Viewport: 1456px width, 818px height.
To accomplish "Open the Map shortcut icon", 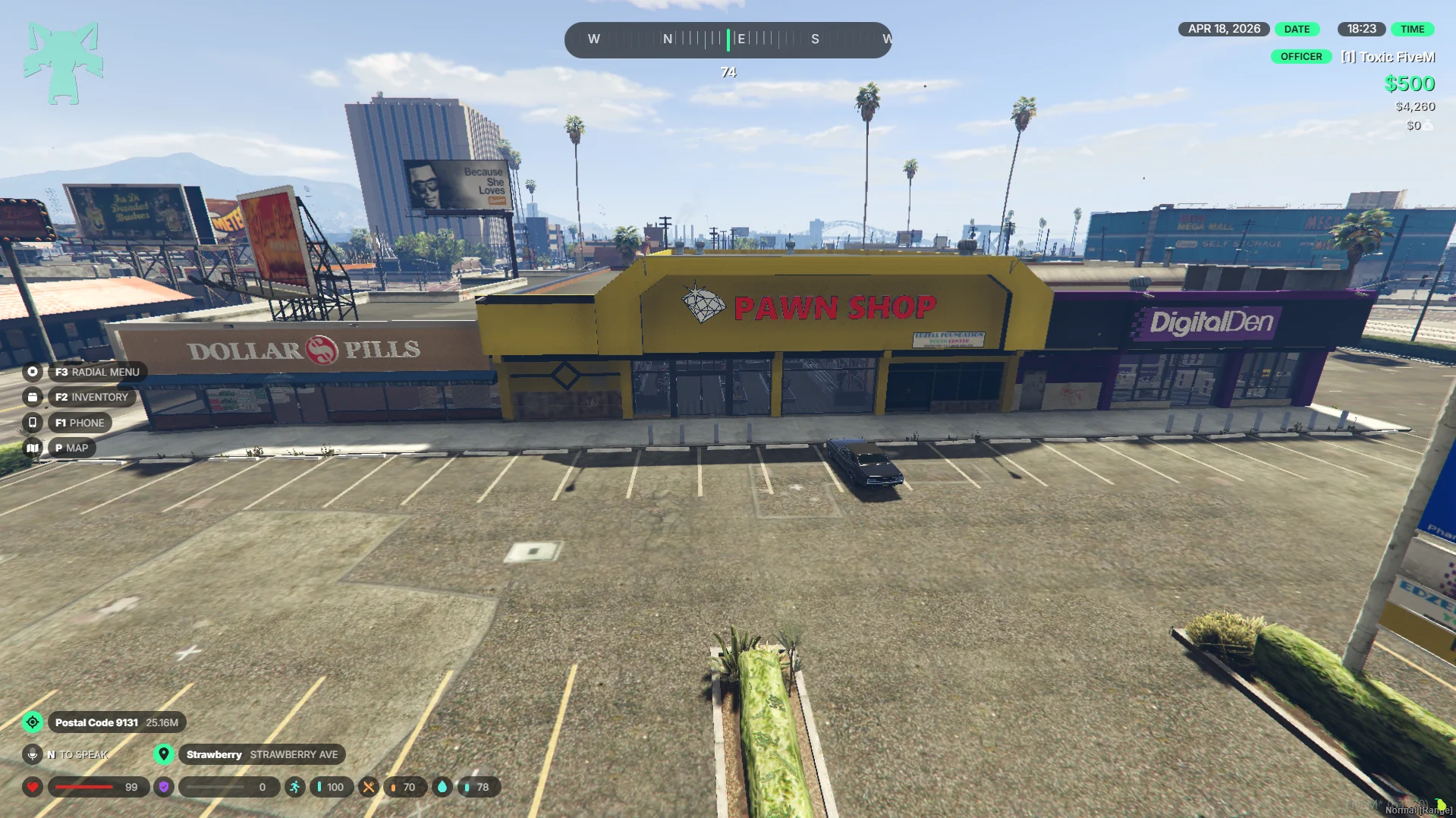I will (x=32, y=448).
